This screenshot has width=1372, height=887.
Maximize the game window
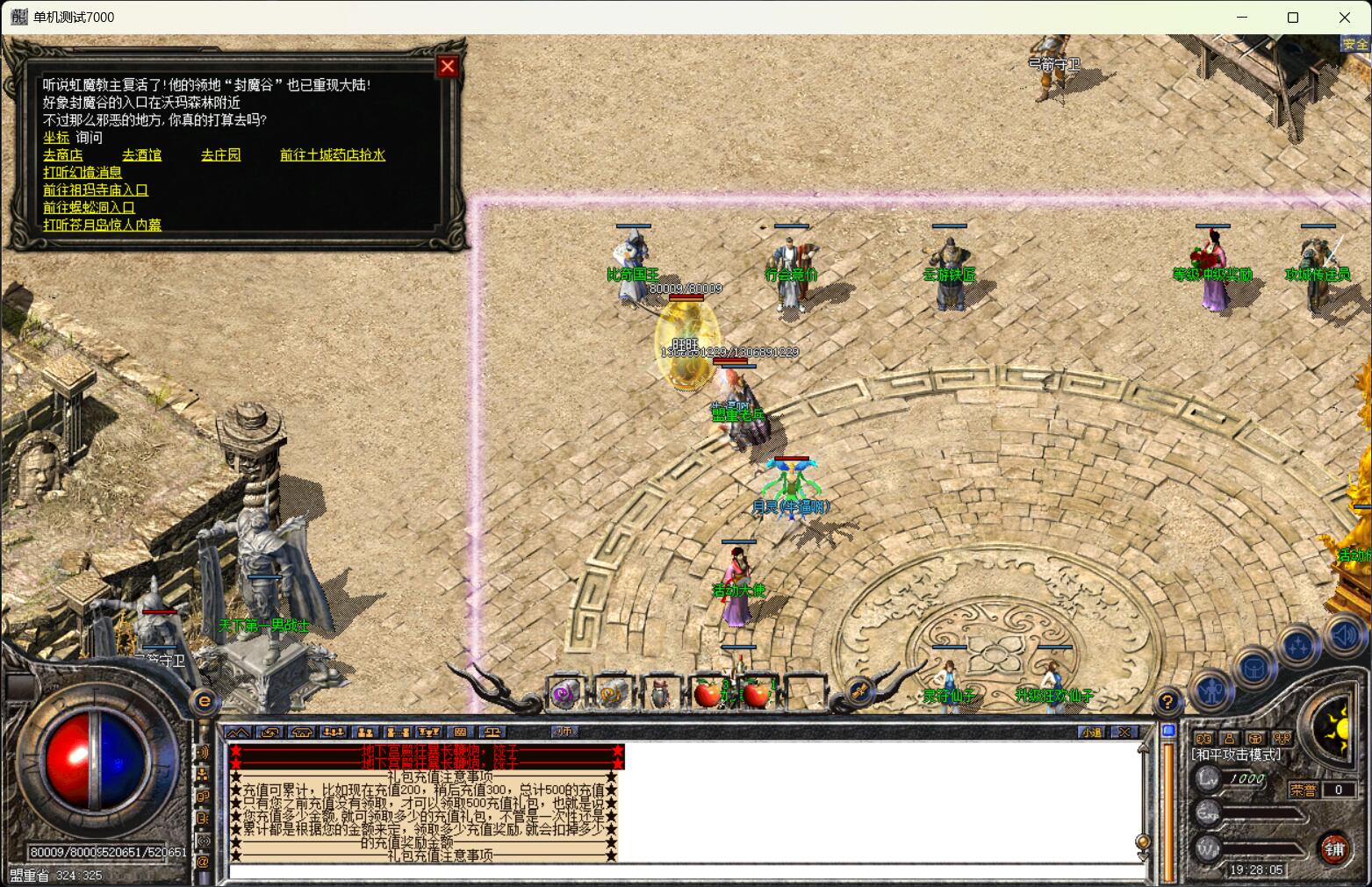tap(1292, 18)
